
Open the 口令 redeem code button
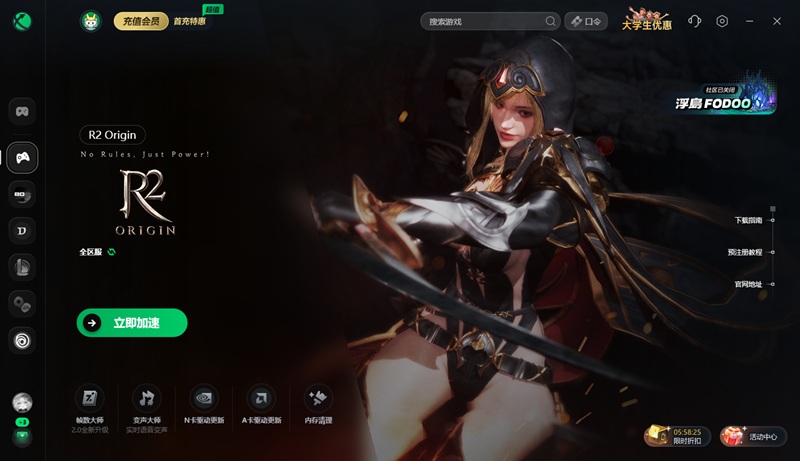[587, 21]
